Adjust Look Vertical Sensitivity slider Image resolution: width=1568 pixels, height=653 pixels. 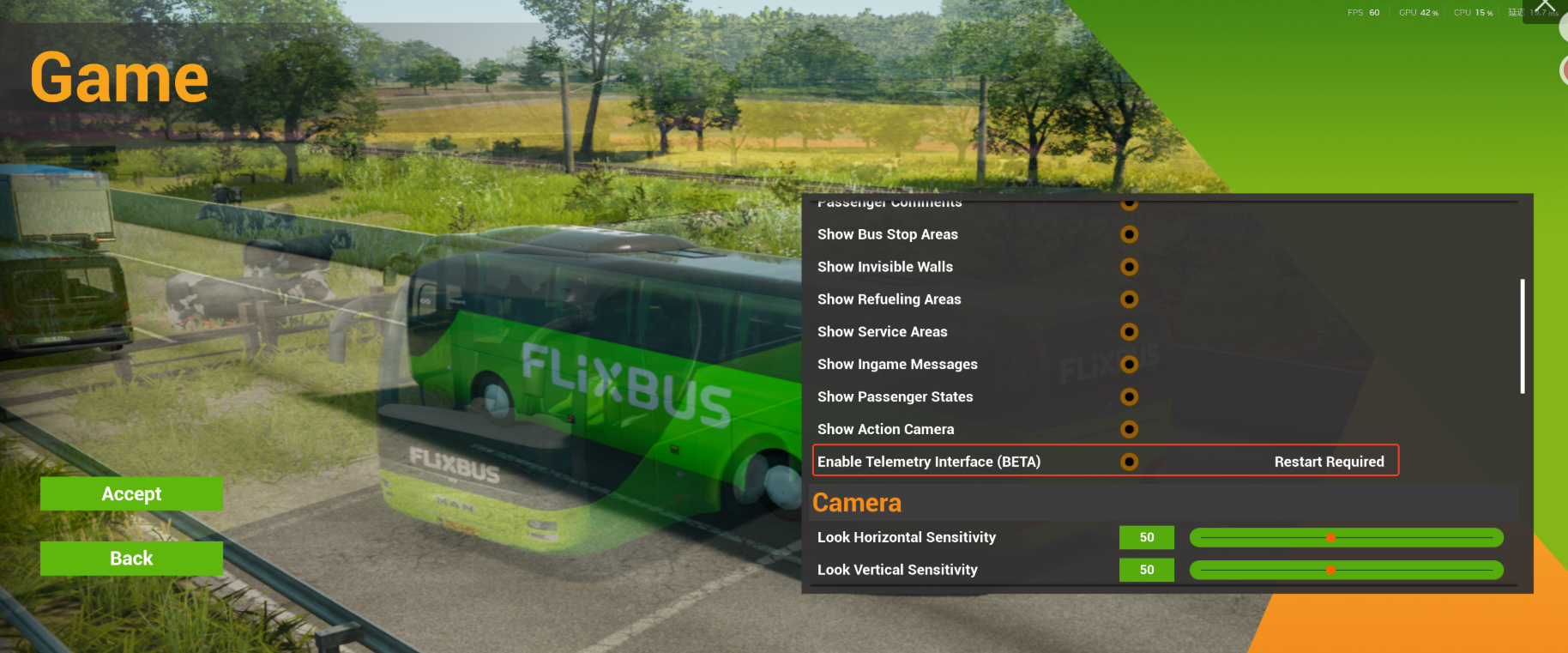tap(1330, 570)
